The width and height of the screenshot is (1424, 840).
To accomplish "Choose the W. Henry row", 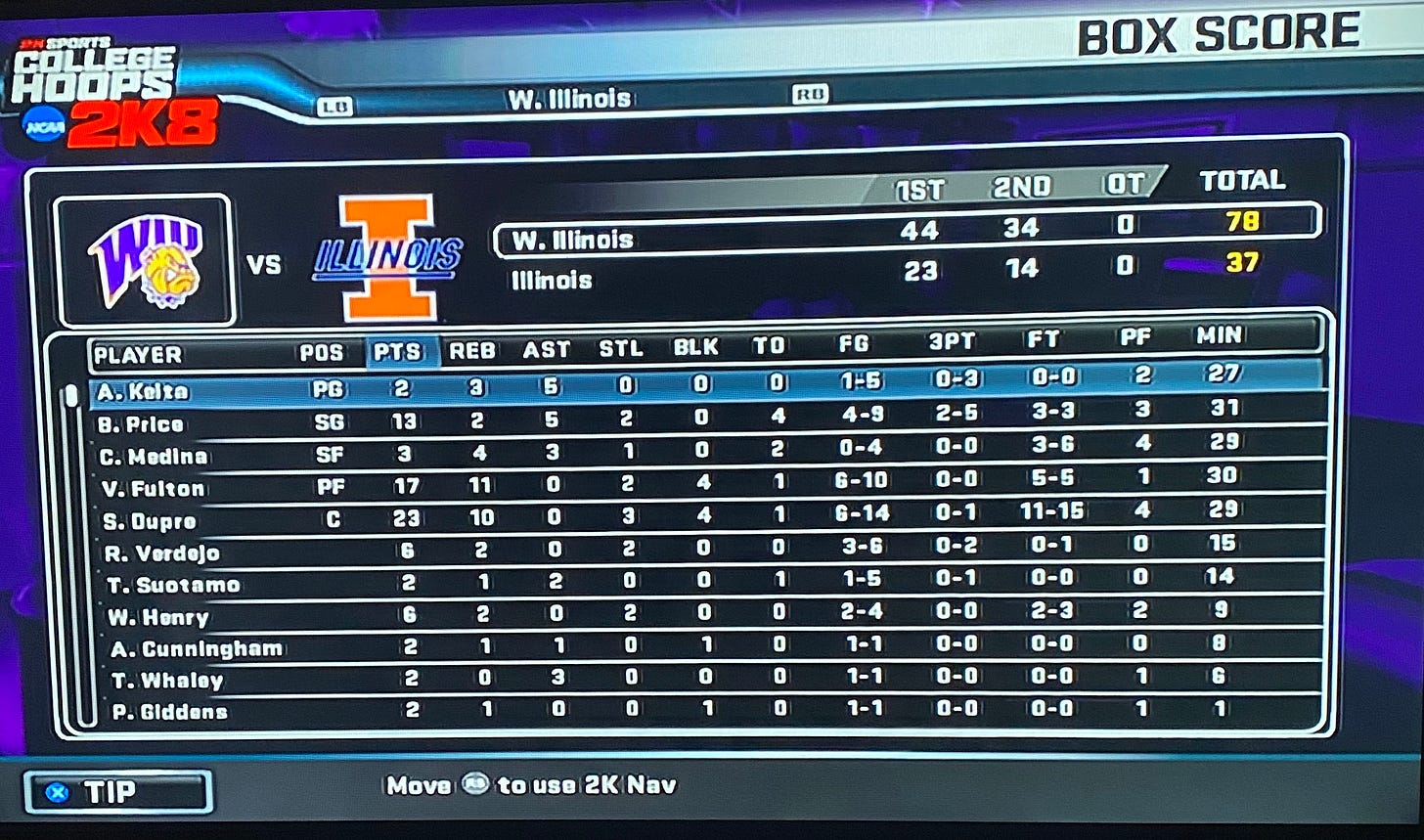I will [x=158, y=617].
